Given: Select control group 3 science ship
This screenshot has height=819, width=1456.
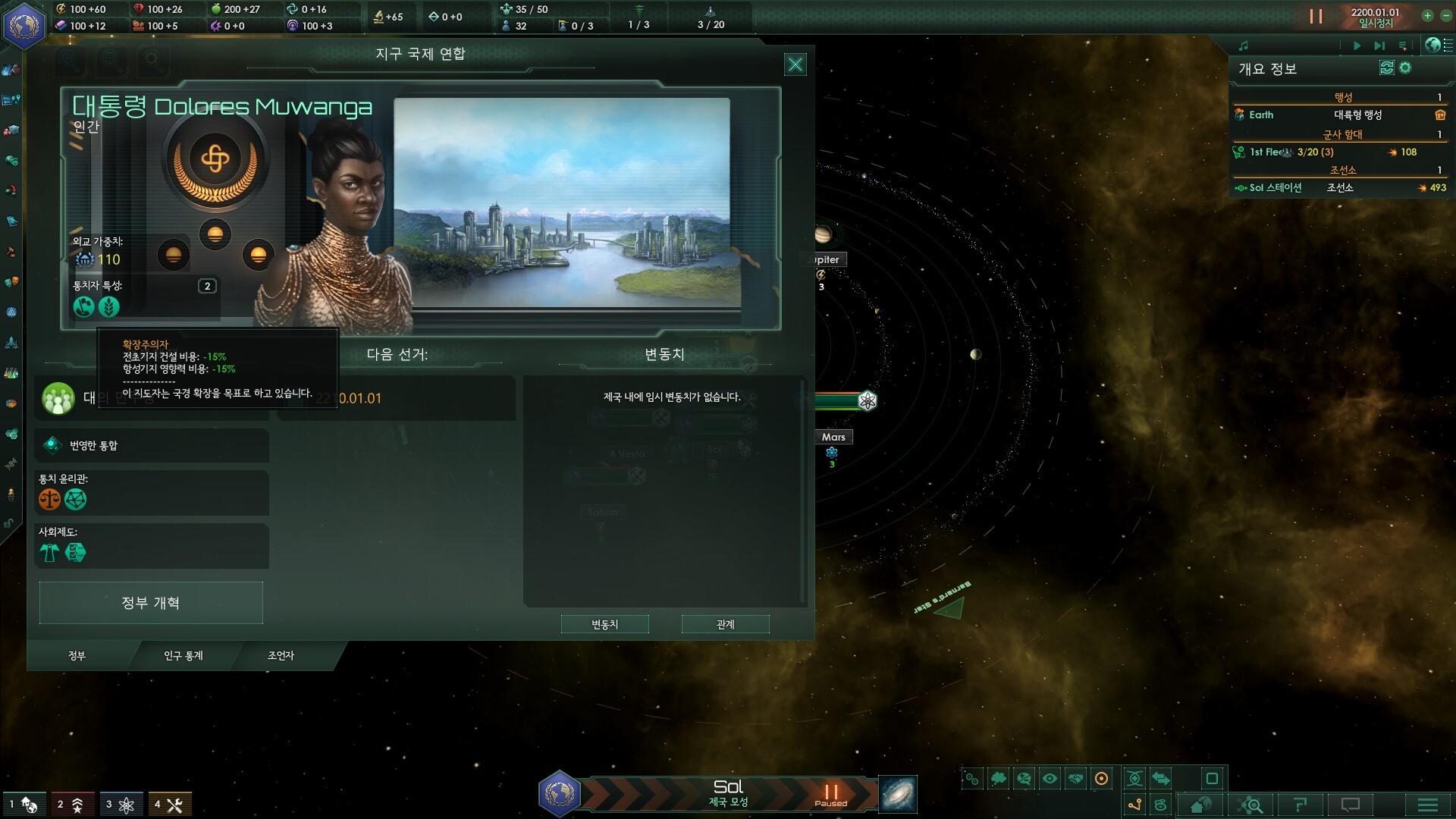Looking at the screenshot, I should tap(121, 805).
